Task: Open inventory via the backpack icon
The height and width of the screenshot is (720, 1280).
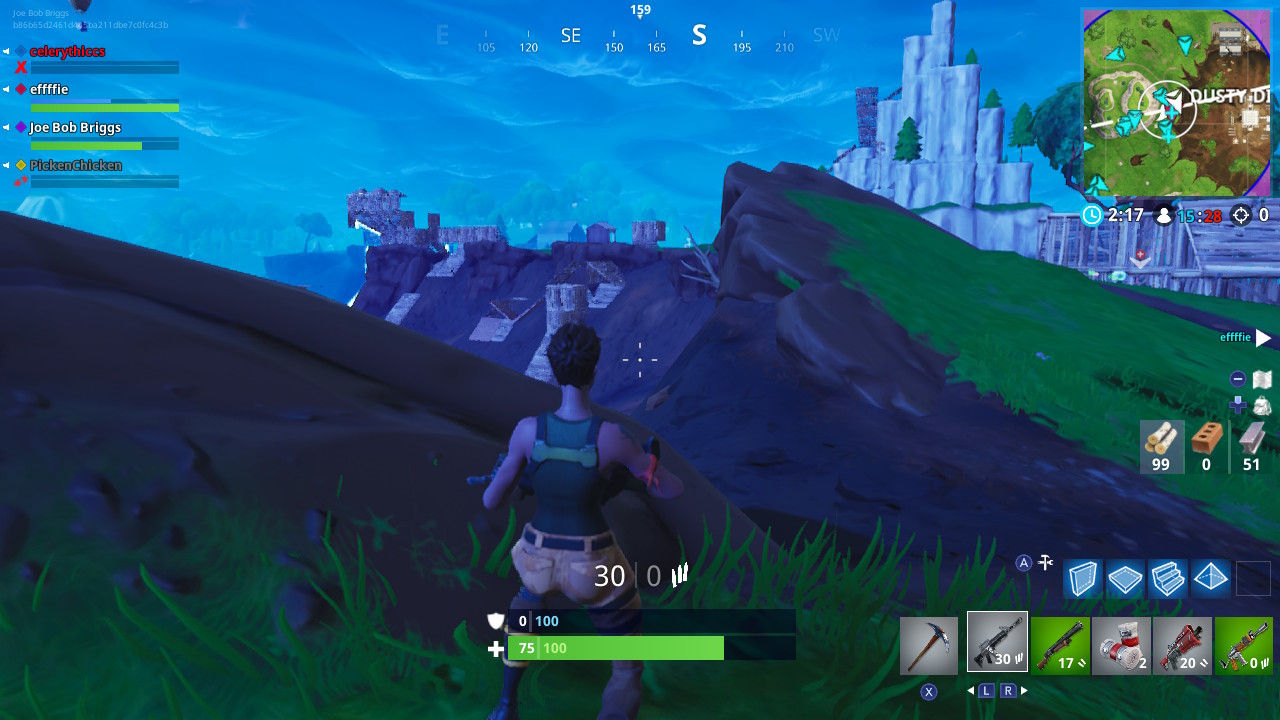Action: click(1262, 406)
